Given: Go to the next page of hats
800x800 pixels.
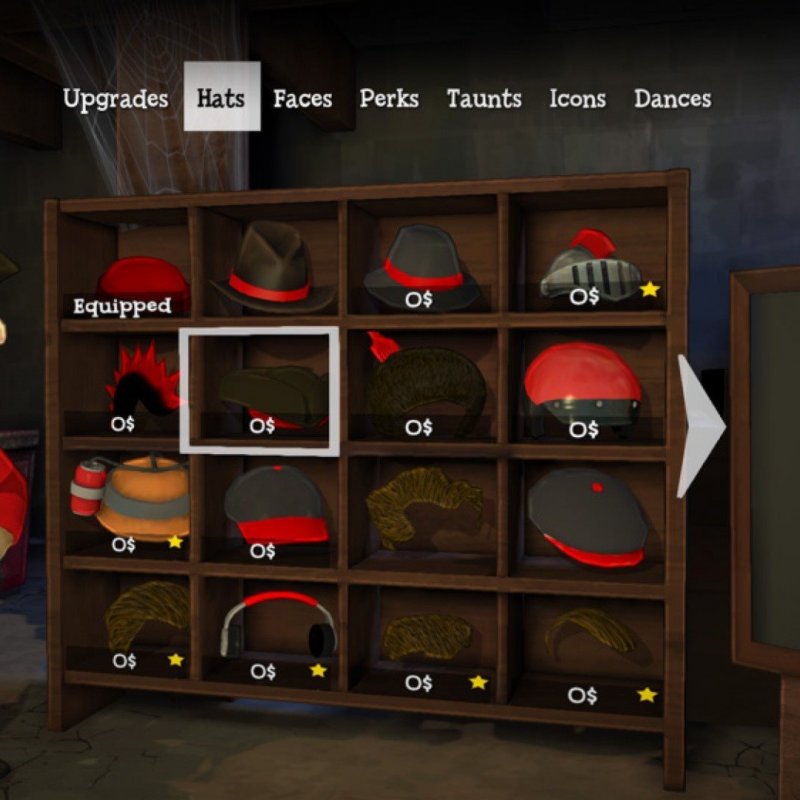Looking at the screenshot, I should 699,425.
